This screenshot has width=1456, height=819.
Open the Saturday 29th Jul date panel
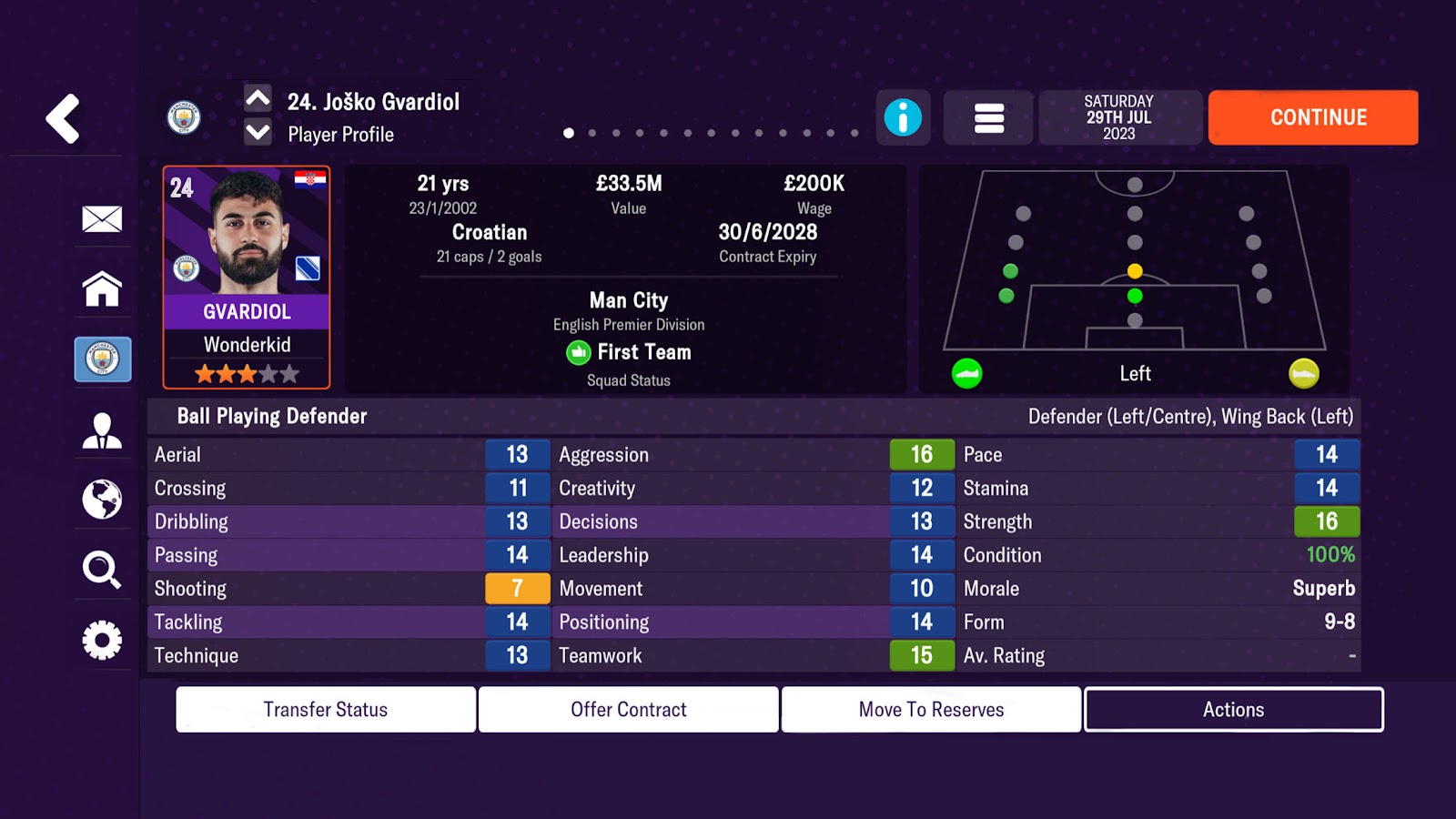coord(1118,117)
